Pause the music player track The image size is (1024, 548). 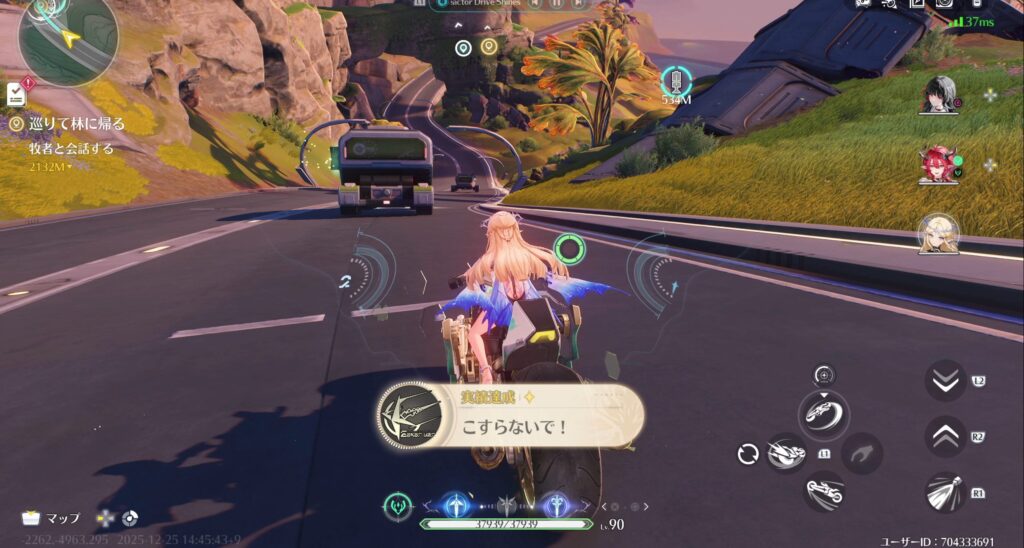pos(556,4)
